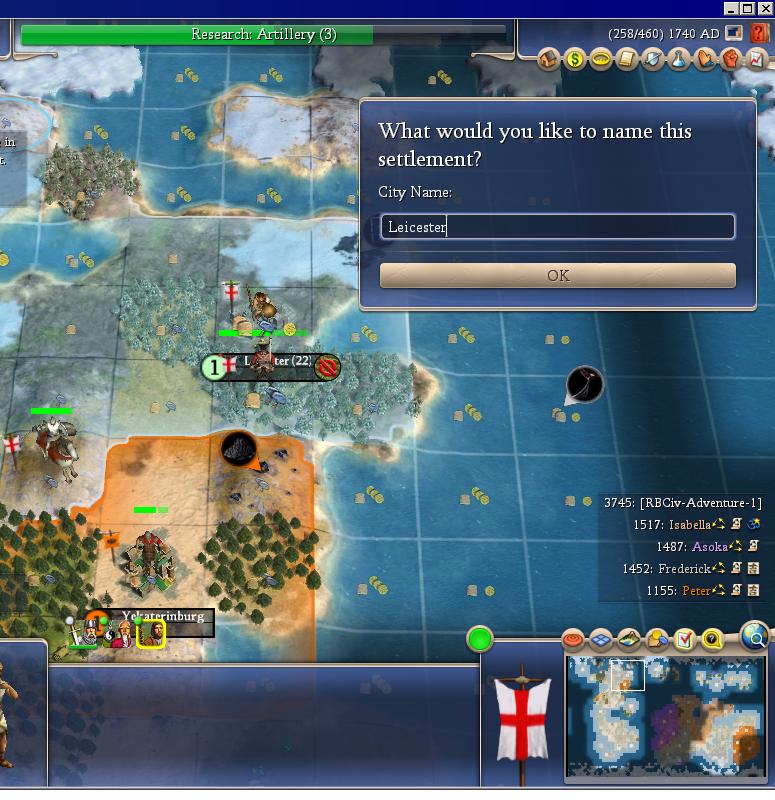Close the game window
Image resolution: width=775 pixels, height=800 pixels.
tap(765, 8)
